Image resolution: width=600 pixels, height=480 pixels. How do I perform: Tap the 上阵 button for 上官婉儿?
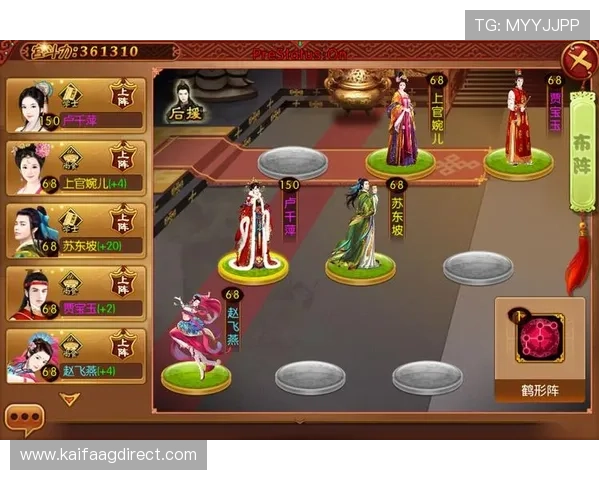click(124, 159)
